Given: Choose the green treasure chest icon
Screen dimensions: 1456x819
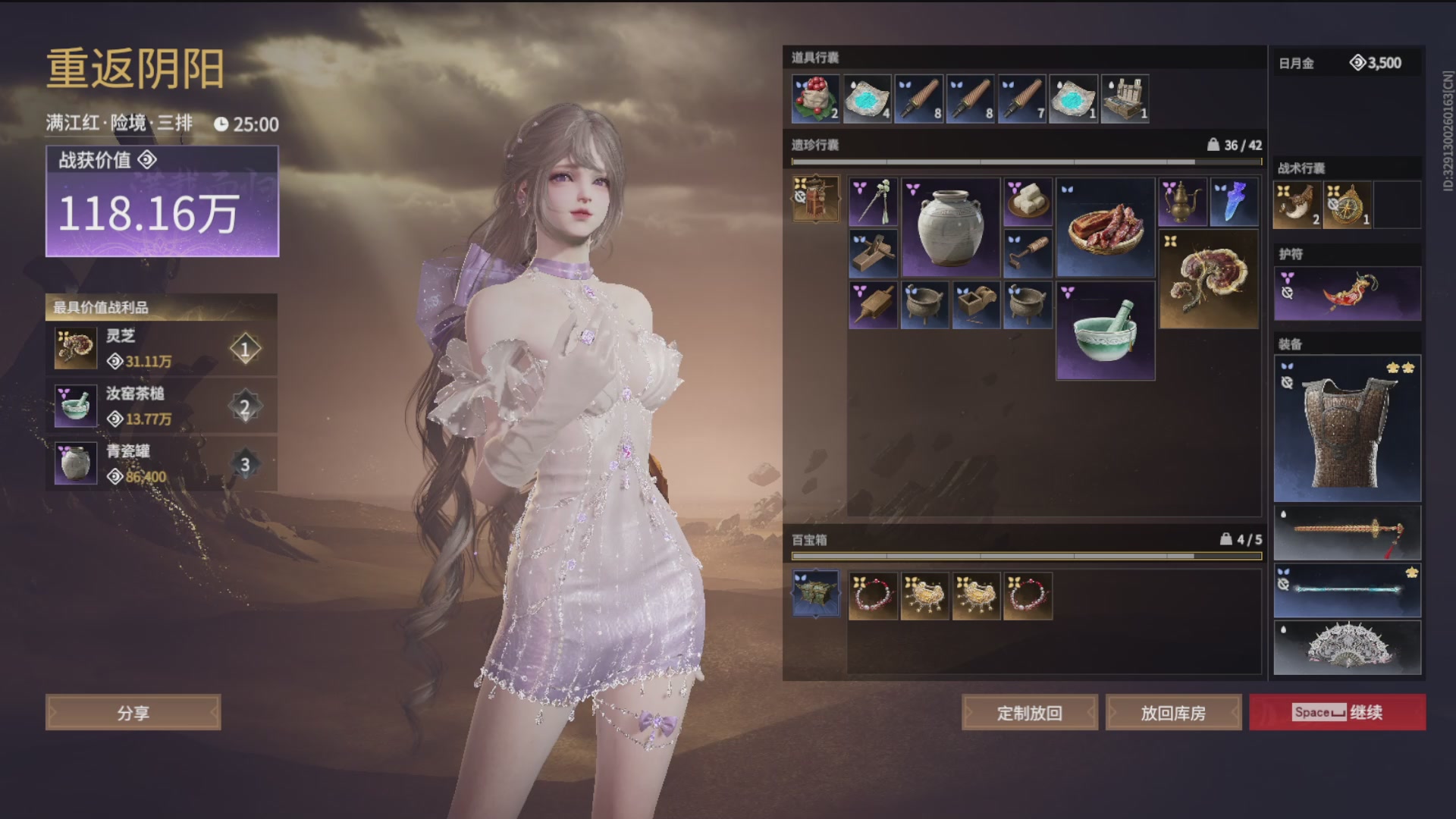Looking at the screenshot, I should (x=815, y=594).
